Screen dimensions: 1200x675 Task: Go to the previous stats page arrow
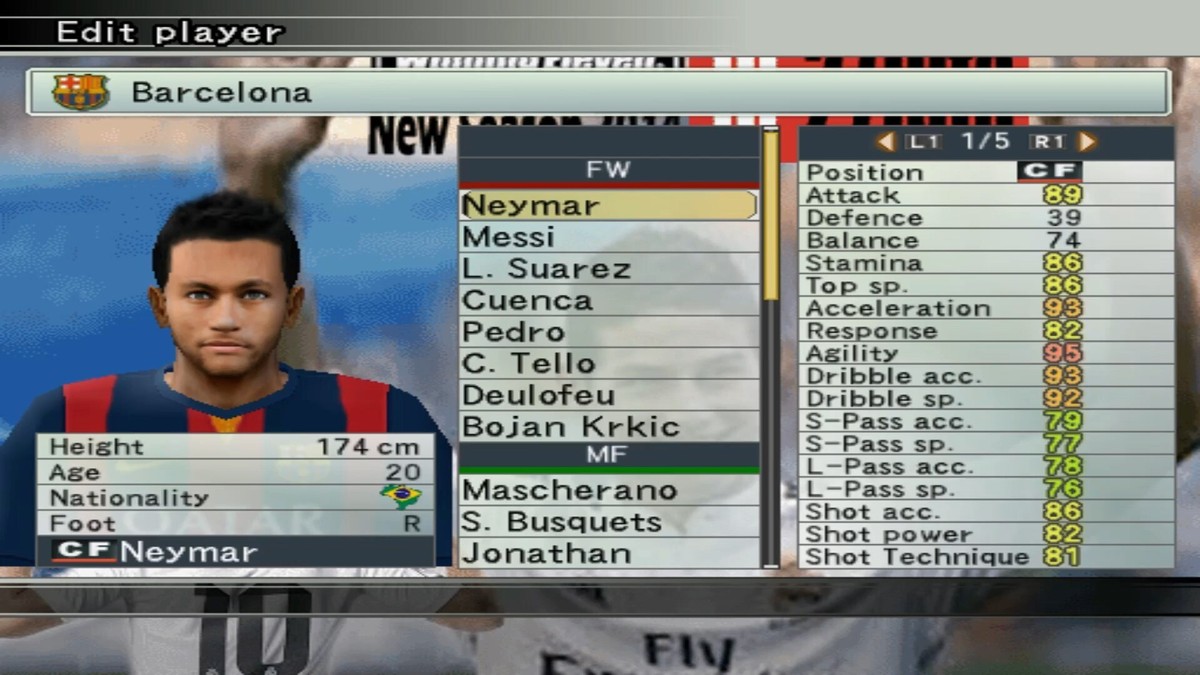(885, 142)
